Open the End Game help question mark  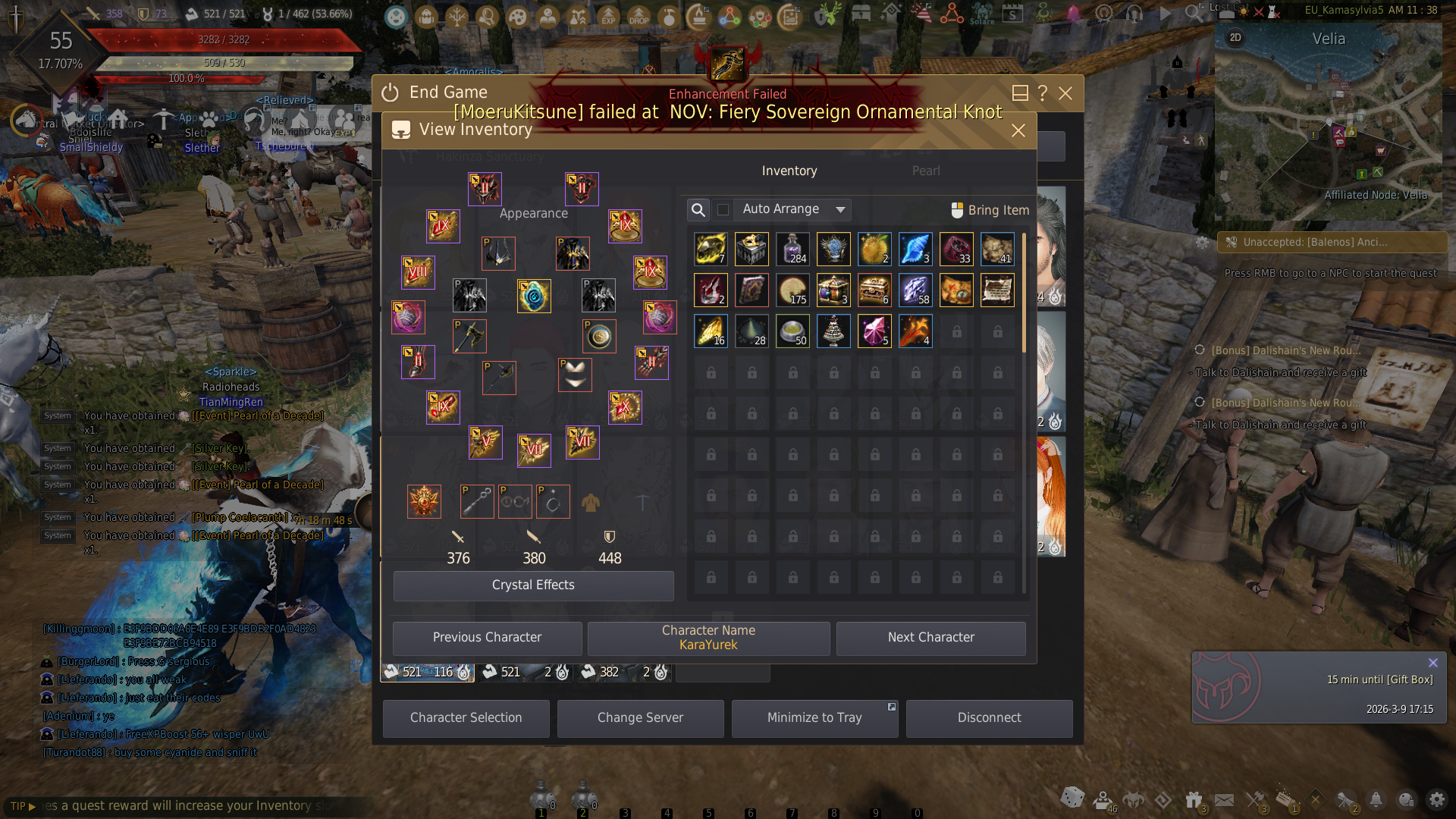pyautogui.click(x=1043, y=93)
